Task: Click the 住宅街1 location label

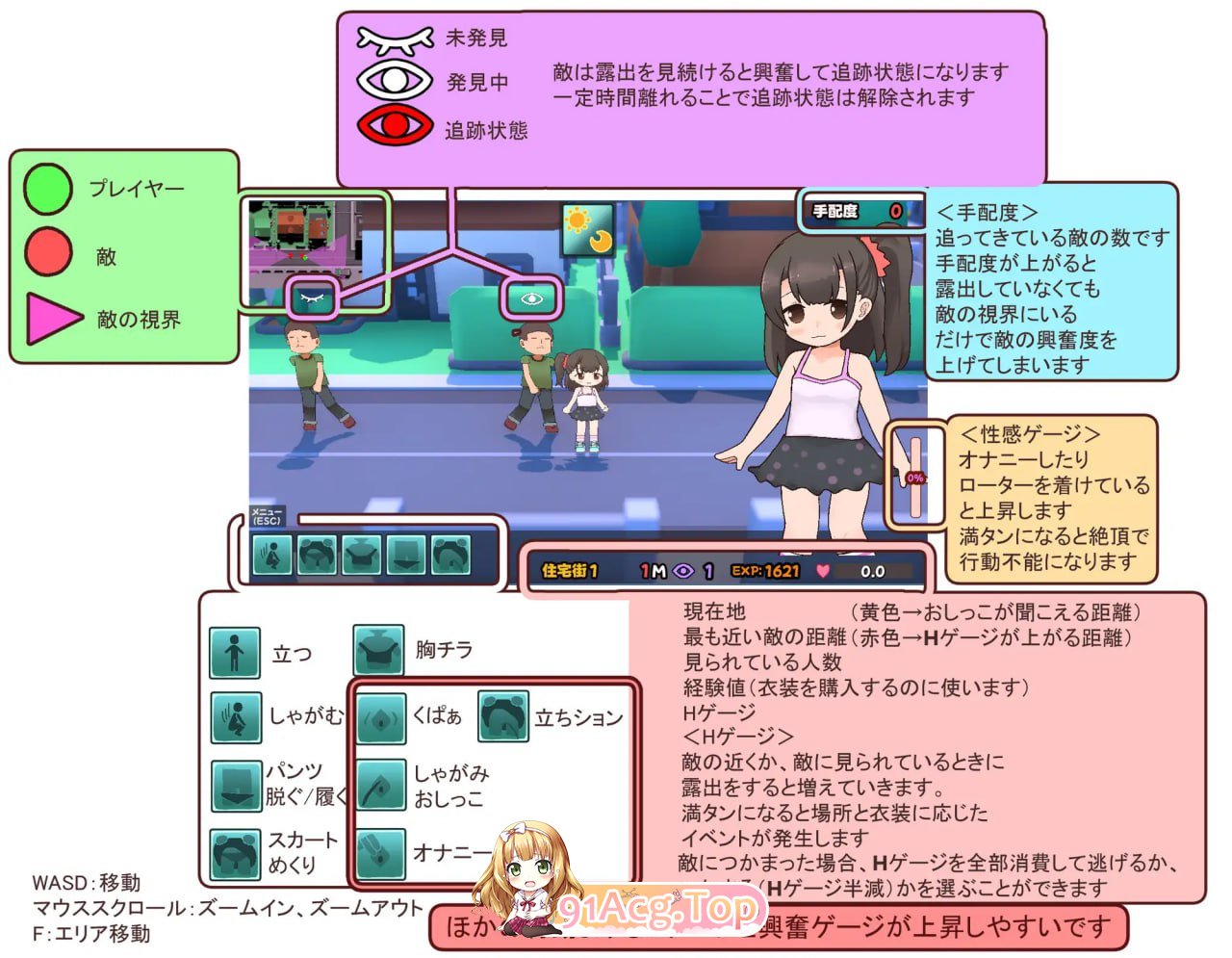Action: [570, 570]
